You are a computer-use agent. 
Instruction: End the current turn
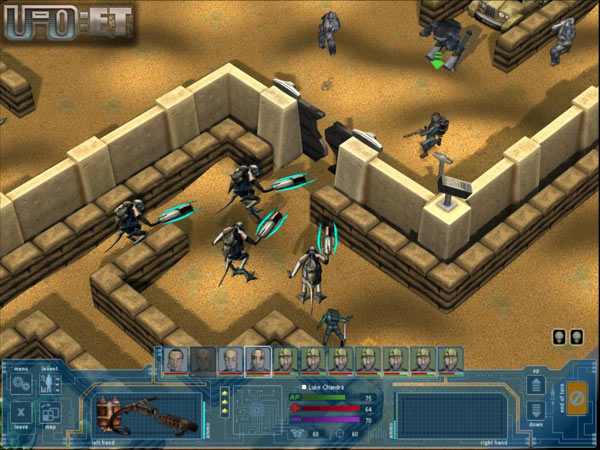click(575, 399)
